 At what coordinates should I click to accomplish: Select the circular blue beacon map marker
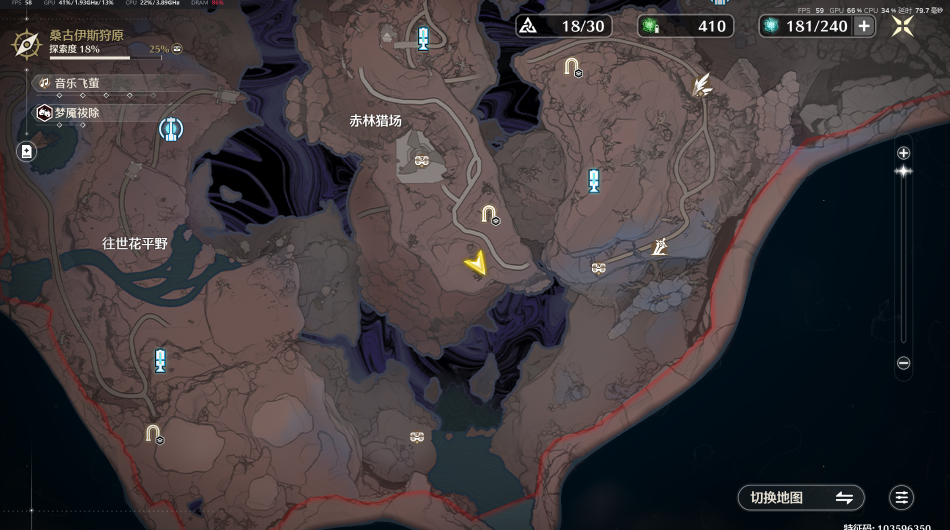pos(170,128)
